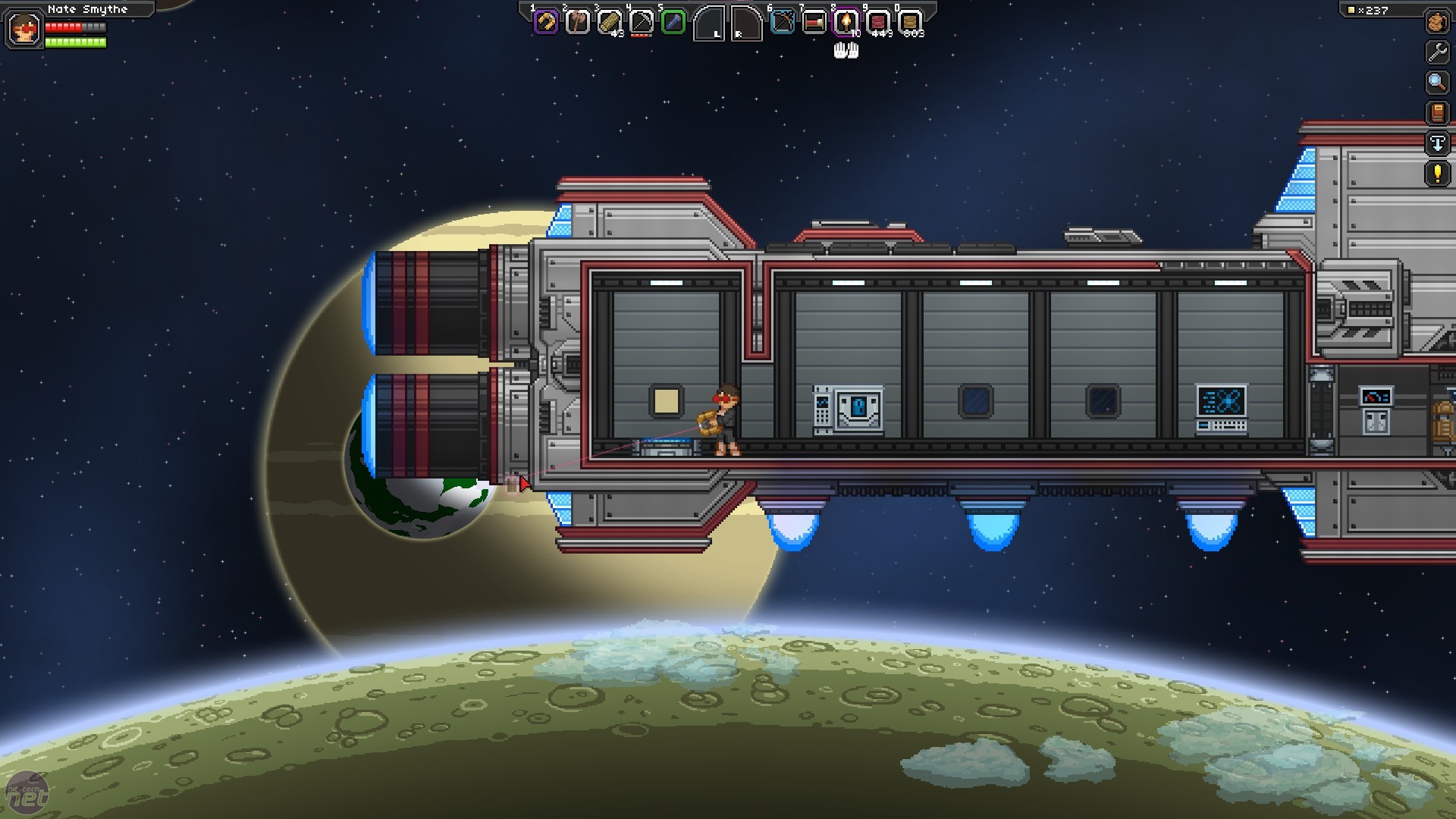1456x819 pixels.
Task: Select the golden grappling hook in slot 1
Action: (x=546, y=22)
